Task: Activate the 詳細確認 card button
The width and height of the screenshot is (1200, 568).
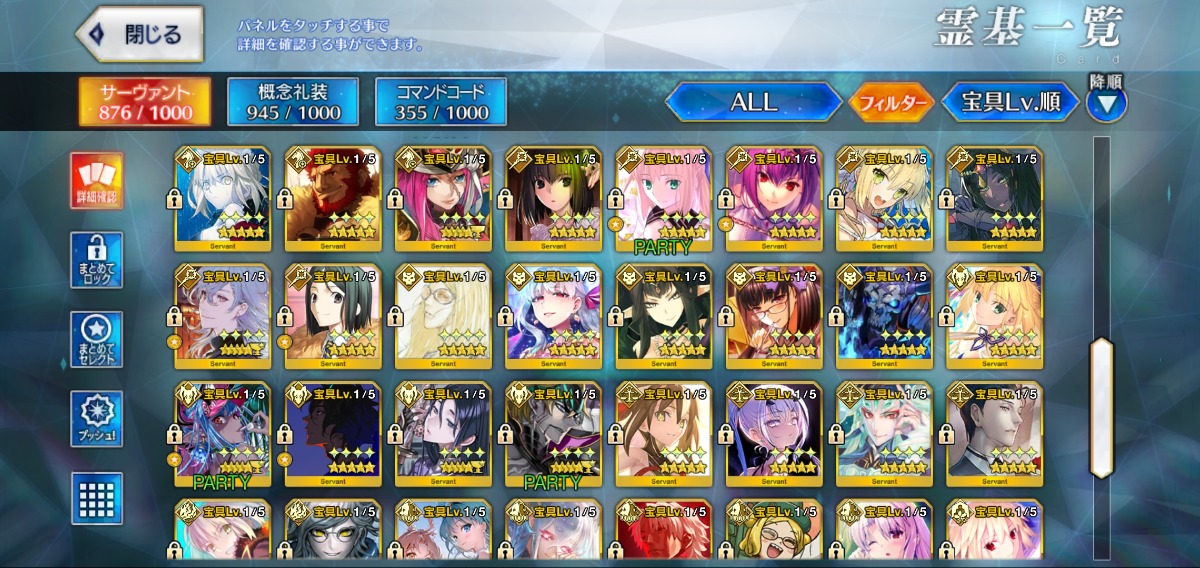Action: coord(97,181)
